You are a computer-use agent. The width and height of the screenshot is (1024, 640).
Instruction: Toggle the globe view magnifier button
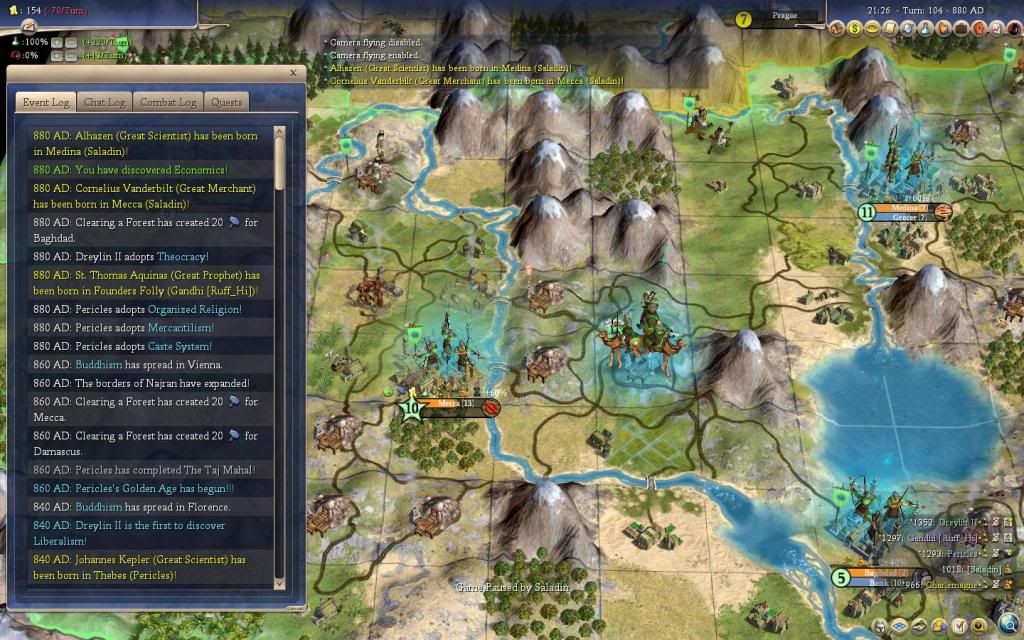(x=1008, y=621)
